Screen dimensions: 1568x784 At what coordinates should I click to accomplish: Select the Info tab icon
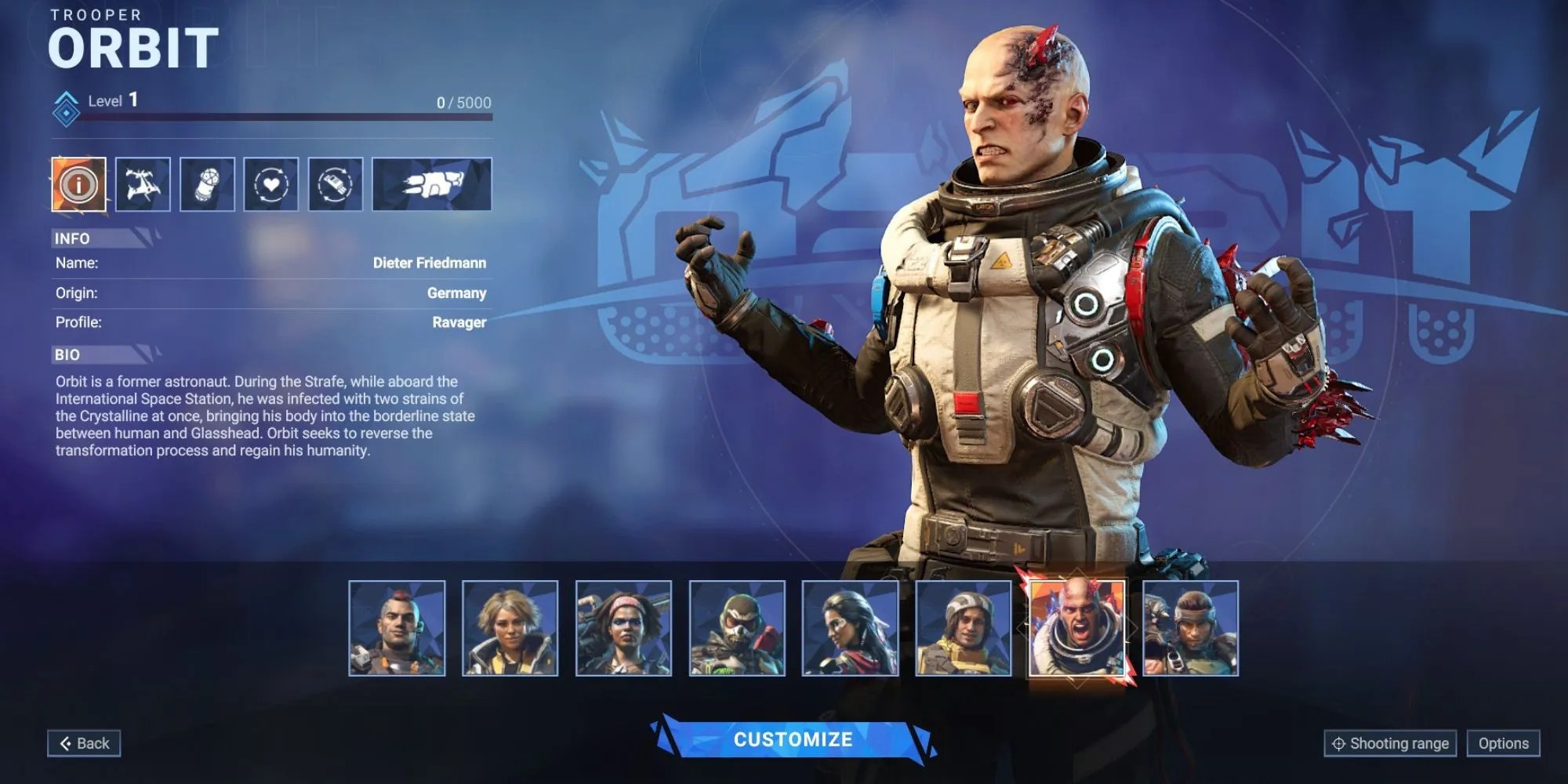point(78,185)
